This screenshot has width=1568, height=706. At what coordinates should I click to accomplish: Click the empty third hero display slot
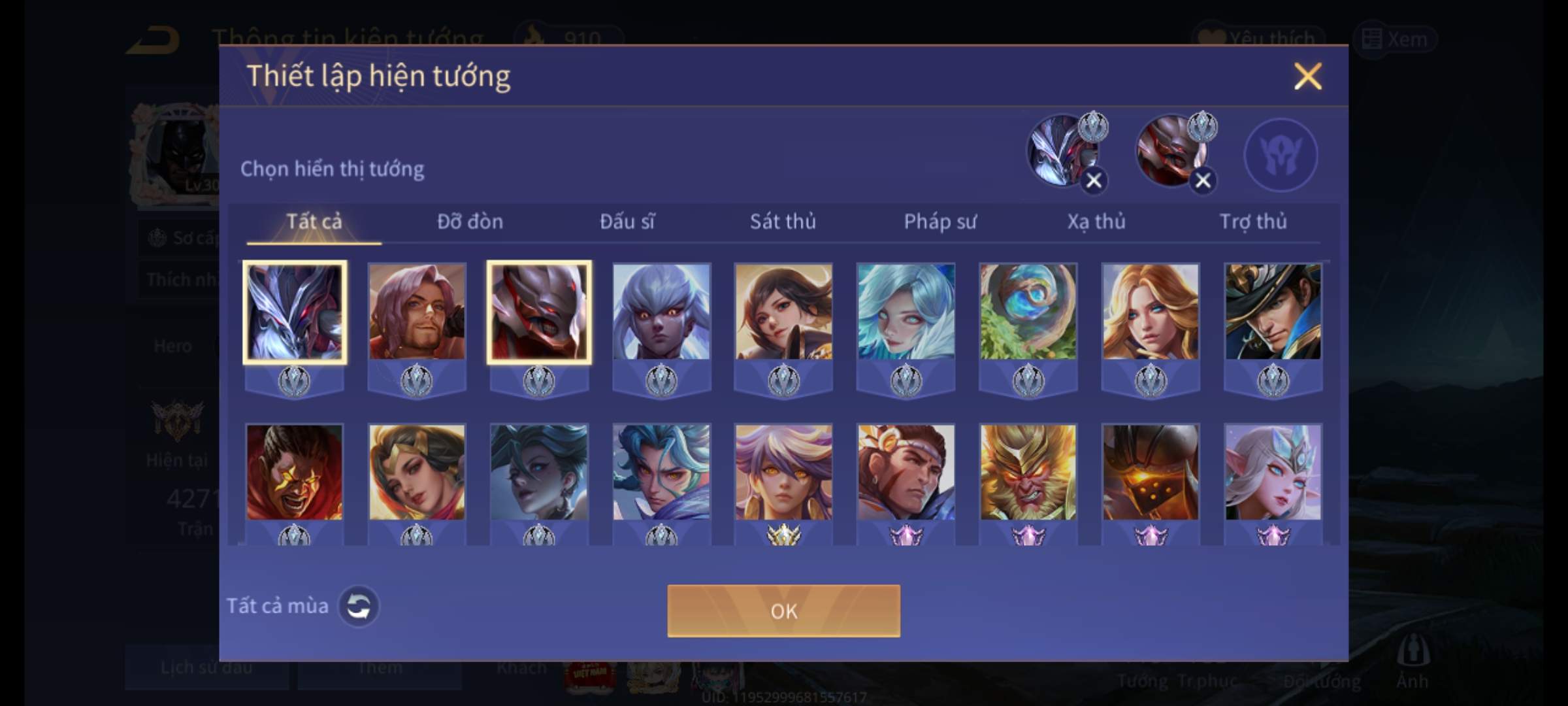pos(1281,155)
